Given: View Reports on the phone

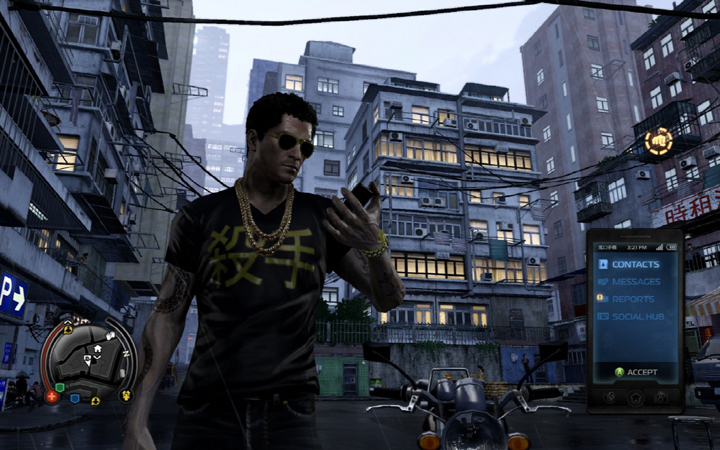Looking at the screenshot, I should pyautogui.click(x=633, y=299).
